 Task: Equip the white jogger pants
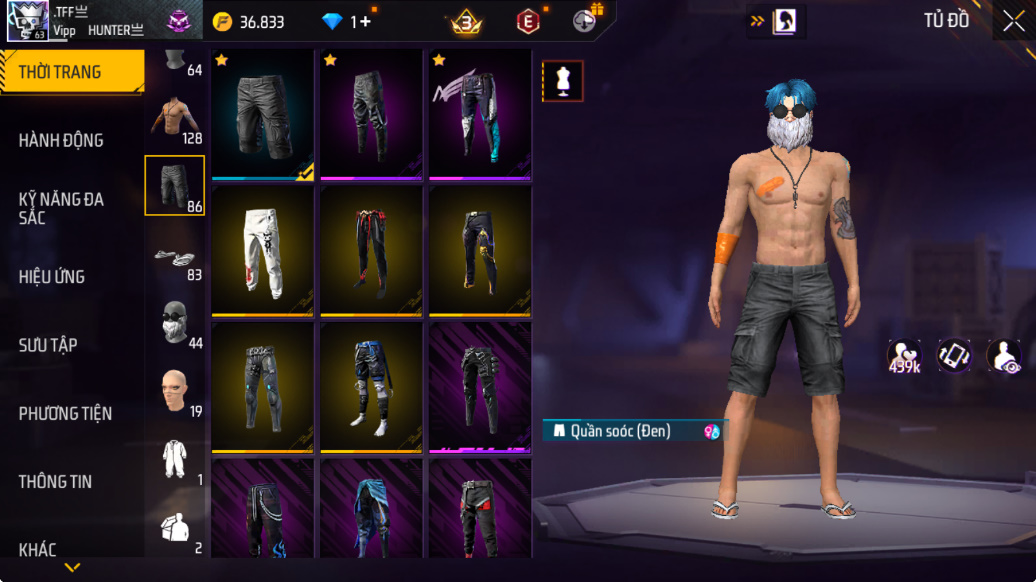[x=263, y=250]
